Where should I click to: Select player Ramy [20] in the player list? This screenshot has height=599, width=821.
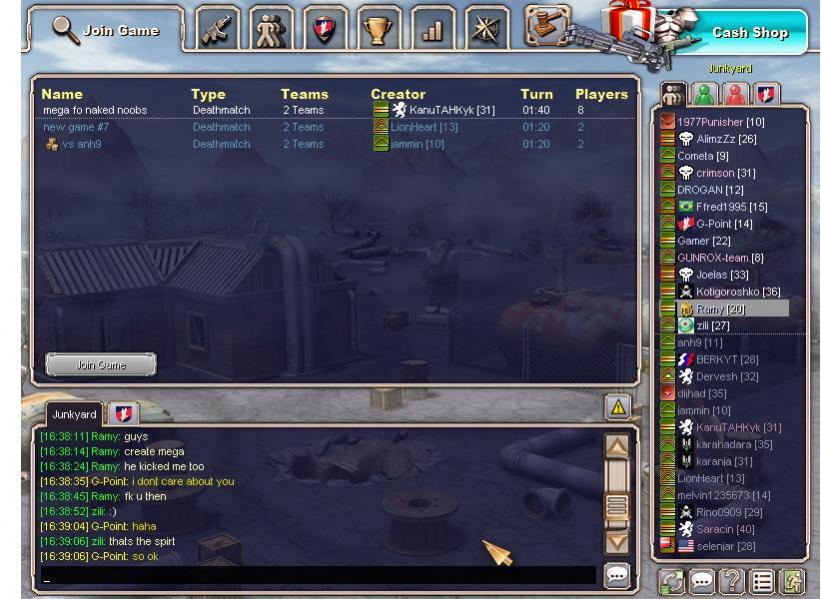(x=720, y=309)
